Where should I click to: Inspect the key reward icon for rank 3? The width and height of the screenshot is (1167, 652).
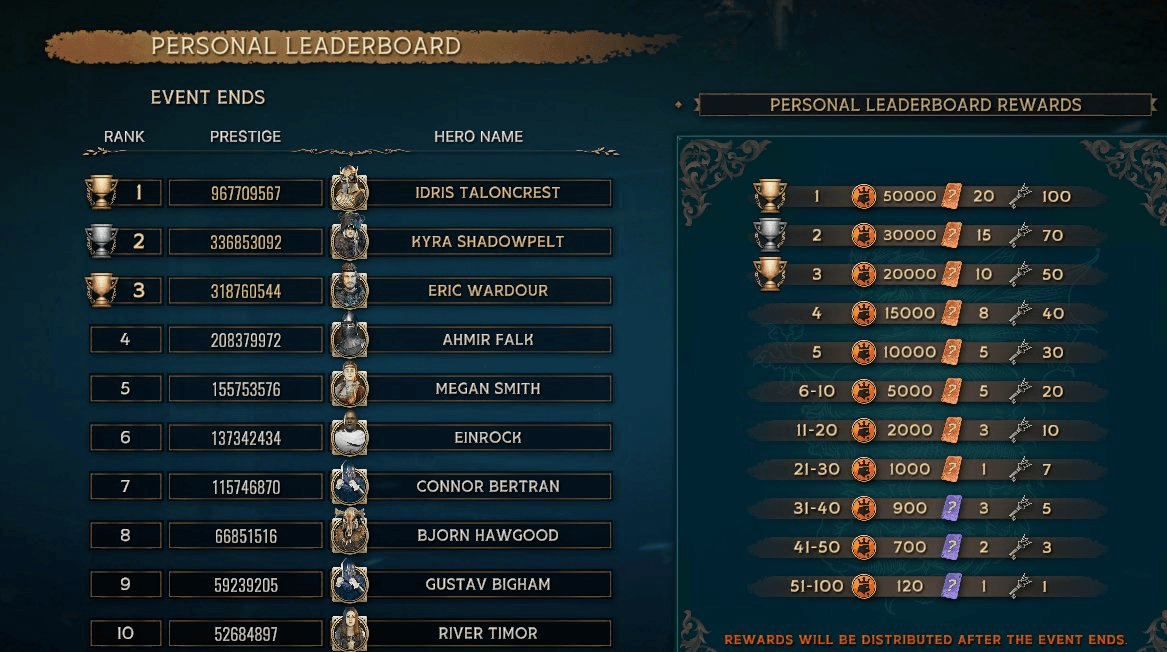1019,274
